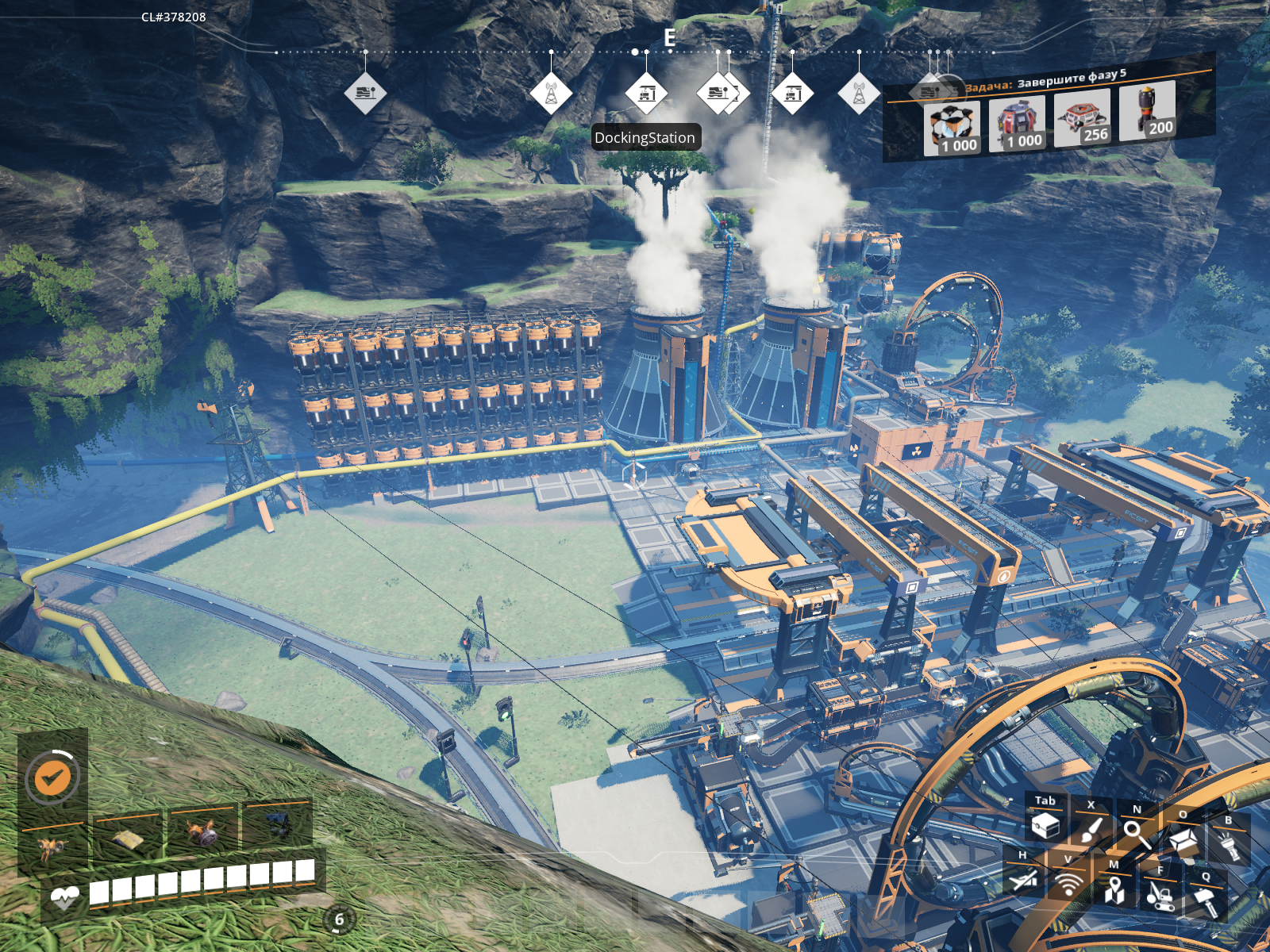Screen dimensions: 1270x952
Task: Select the dismantle wrecking-ball vehicle icon
Action: coord(1160,895)
